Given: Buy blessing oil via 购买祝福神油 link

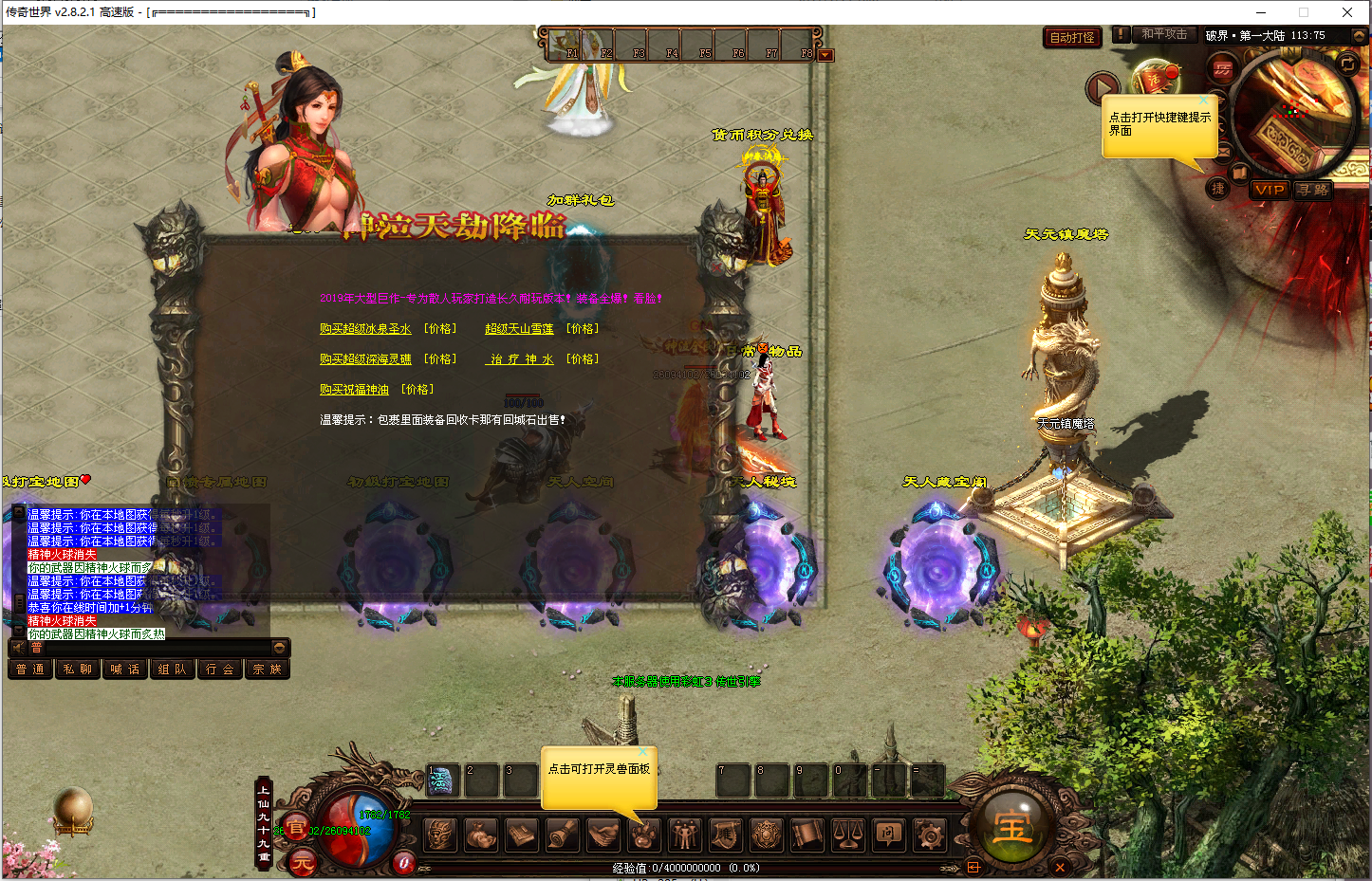Looking at the screenshot, I should tap(354, 390).
